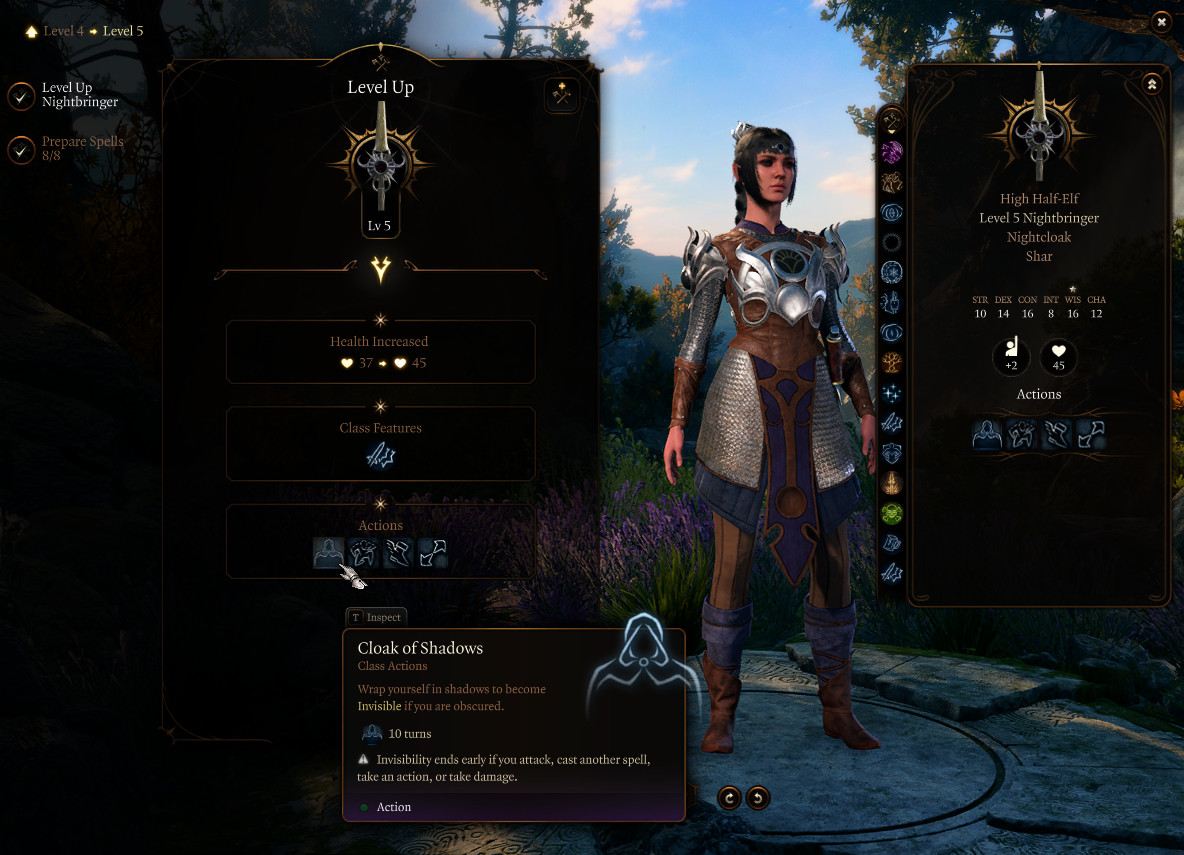This screenshot has height=855, width=1184.
Task: Select Cloak of Shadows in Level Up panel
Action: [x=329, y=552]
